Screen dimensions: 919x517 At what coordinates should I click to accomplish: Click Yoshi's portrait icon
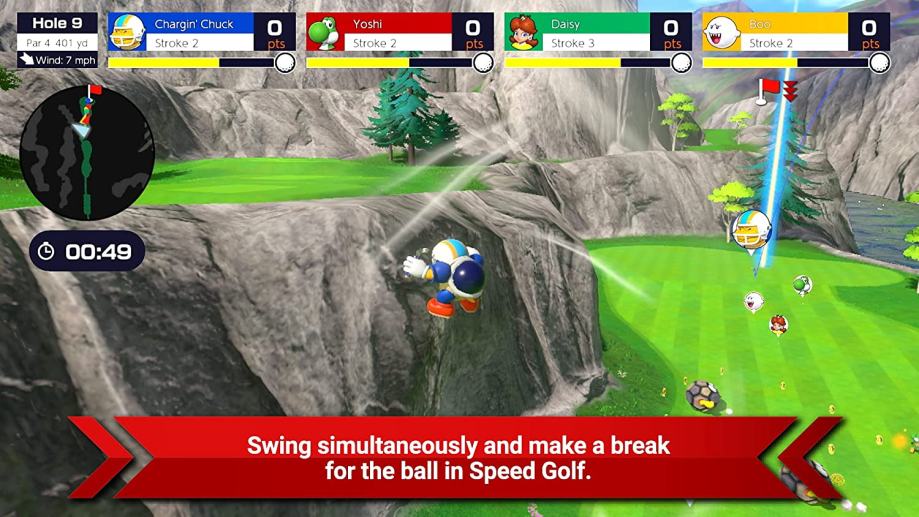(325, 34)
